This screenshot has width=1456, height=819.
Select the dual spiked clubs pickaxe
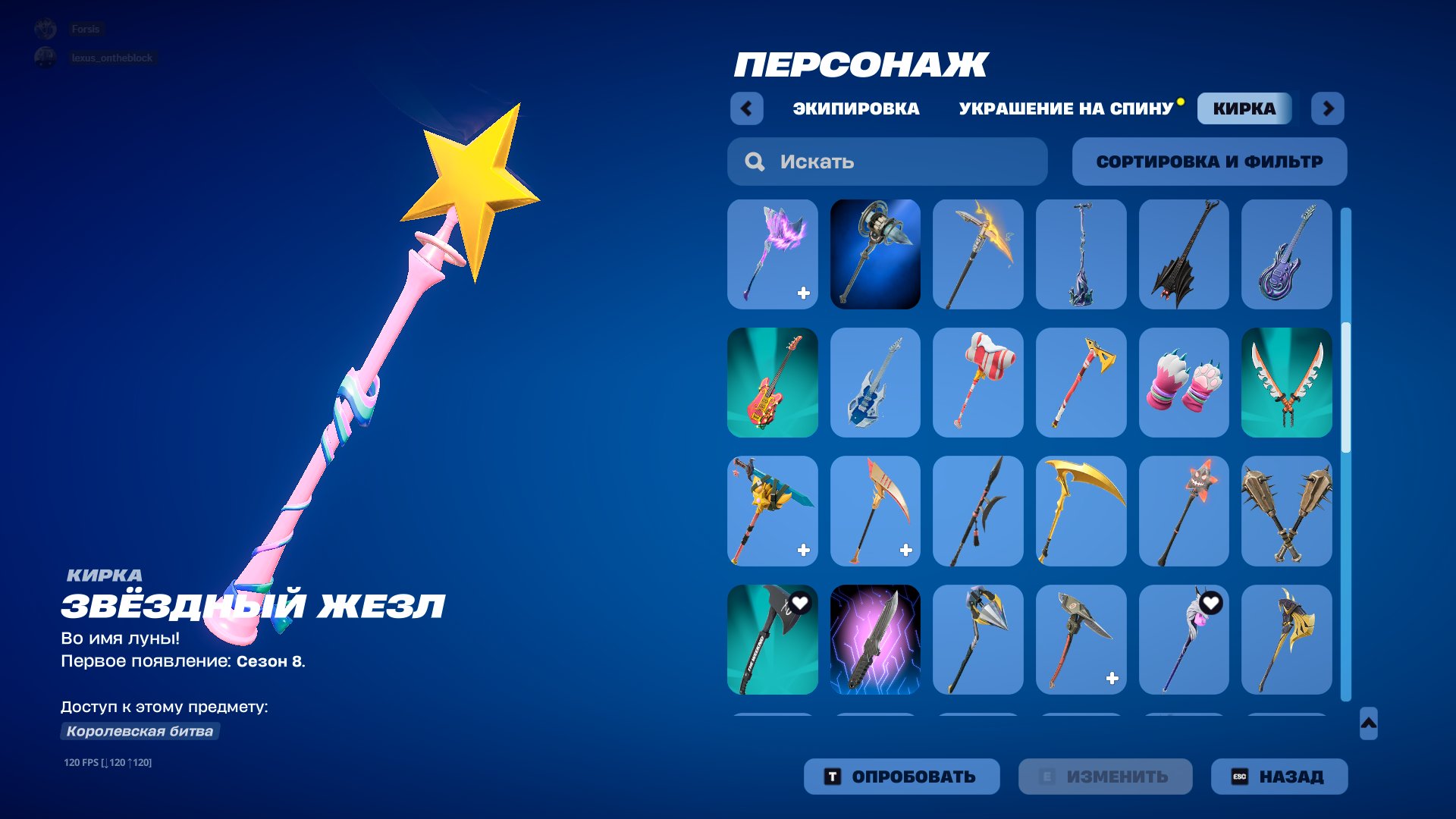click(1287, 512)
